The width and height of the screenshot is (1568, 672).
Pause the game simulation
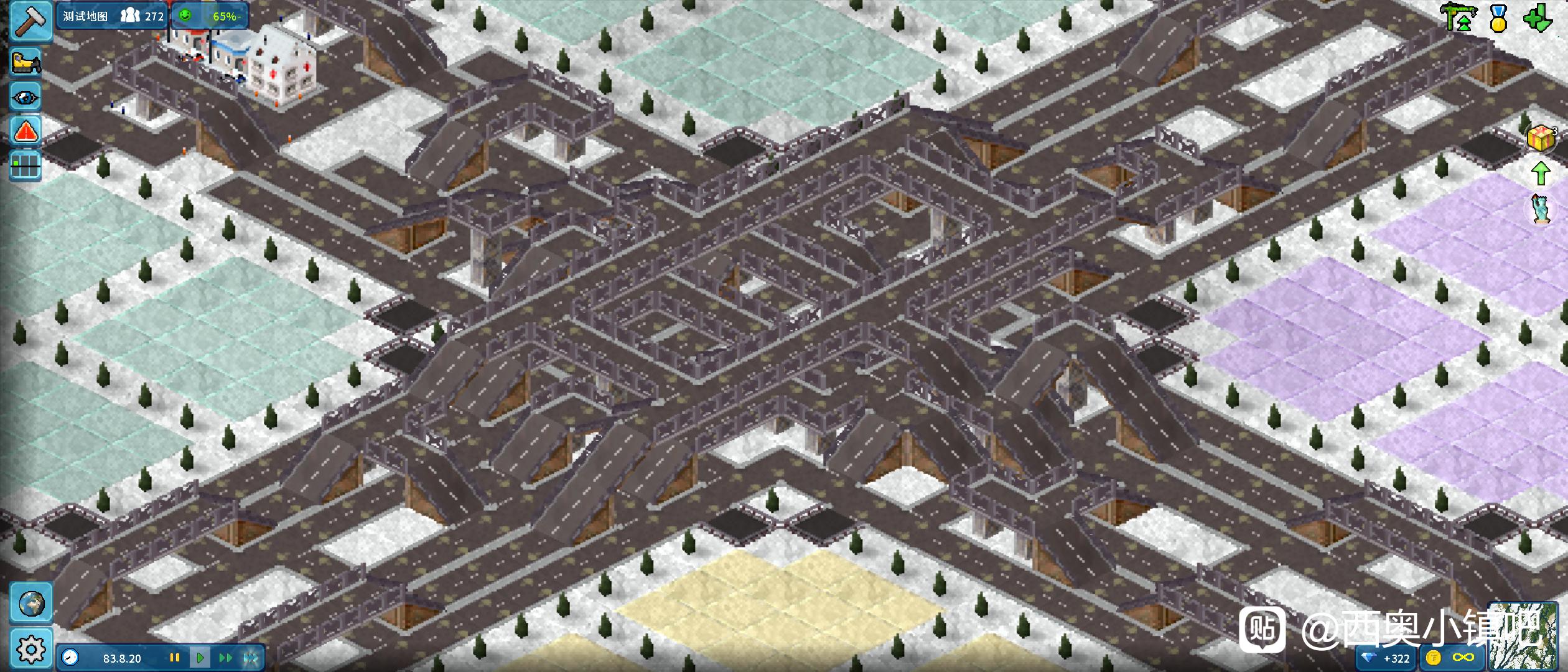click(175, 658)
